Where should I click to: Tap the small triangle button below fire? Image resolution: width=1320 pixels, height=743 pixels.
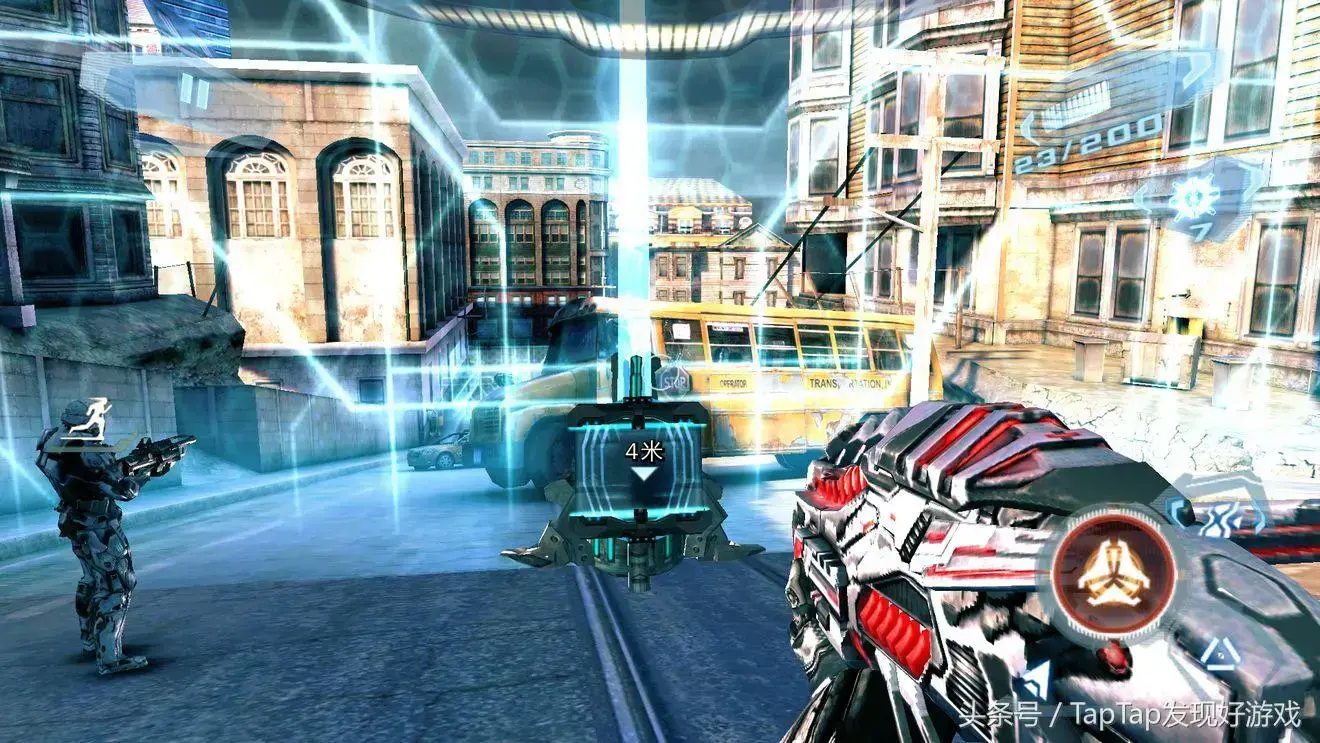click(x=1220, y=653)
